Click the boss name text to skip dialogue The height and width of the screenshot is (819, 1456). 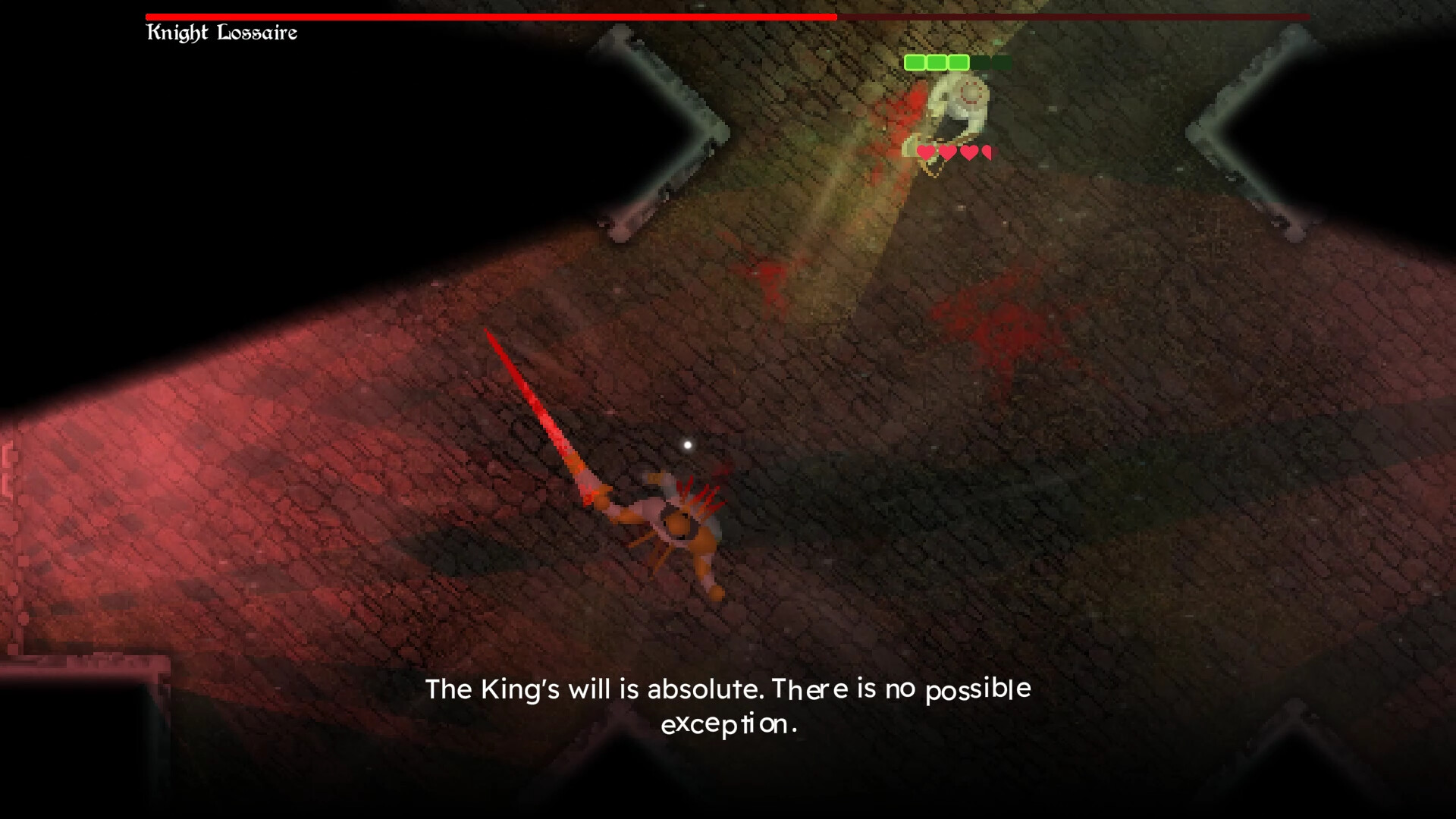coord(221,33)
